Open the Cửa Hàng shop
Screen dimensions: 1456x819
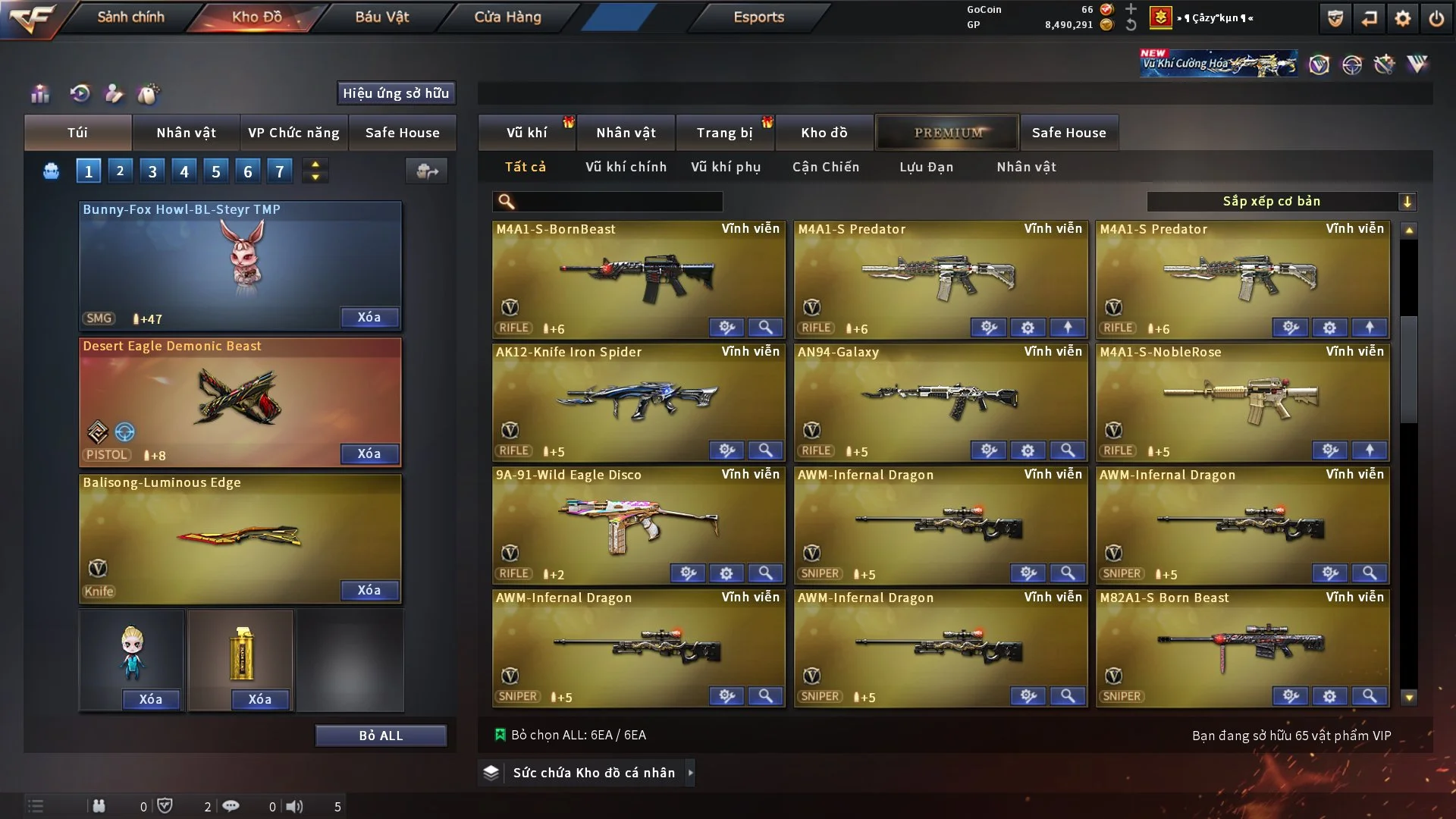pos(507,17)
